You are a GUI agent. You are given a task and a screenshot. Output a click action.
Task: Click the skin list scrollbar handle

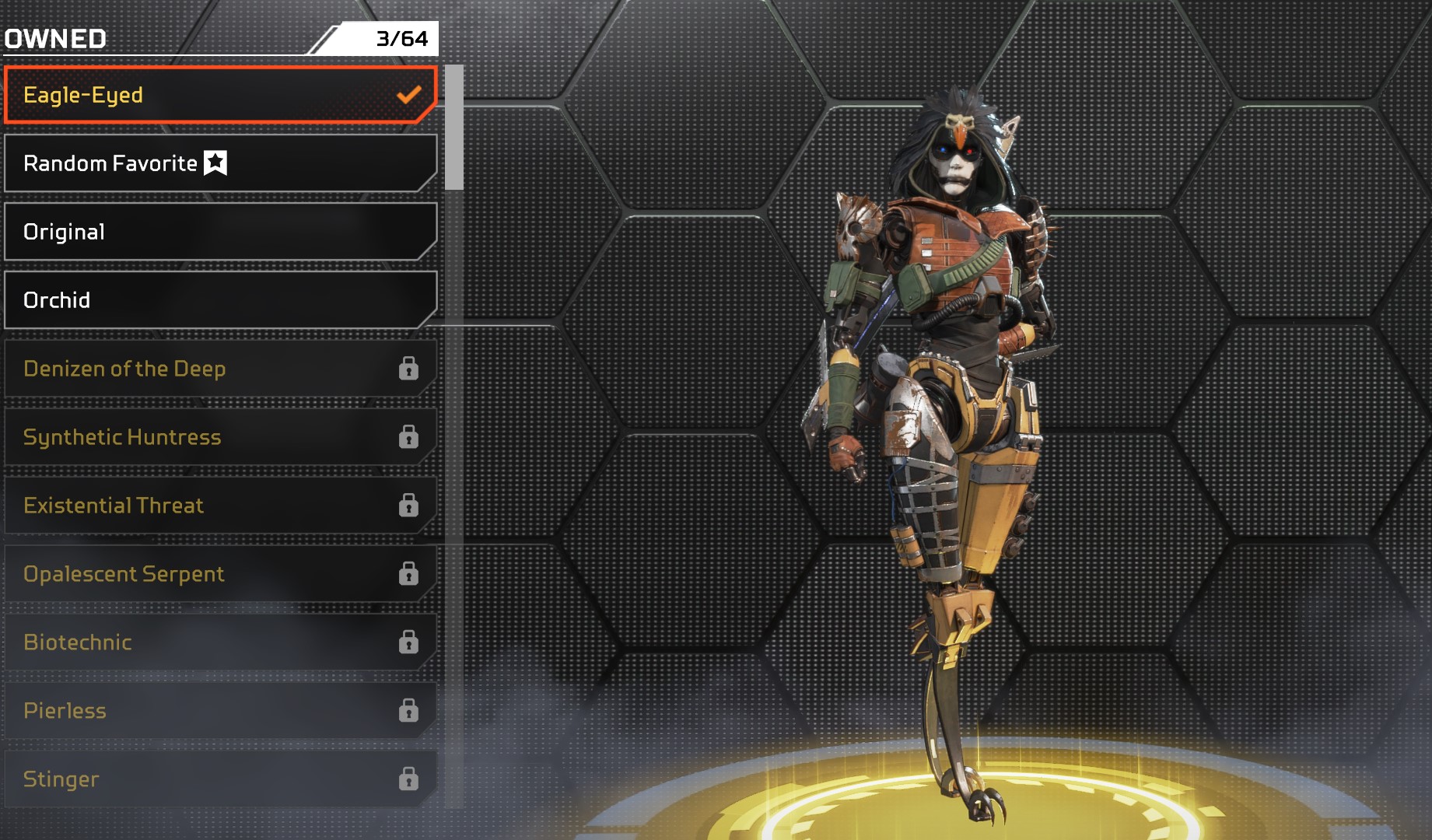click(x=454, y=128)
